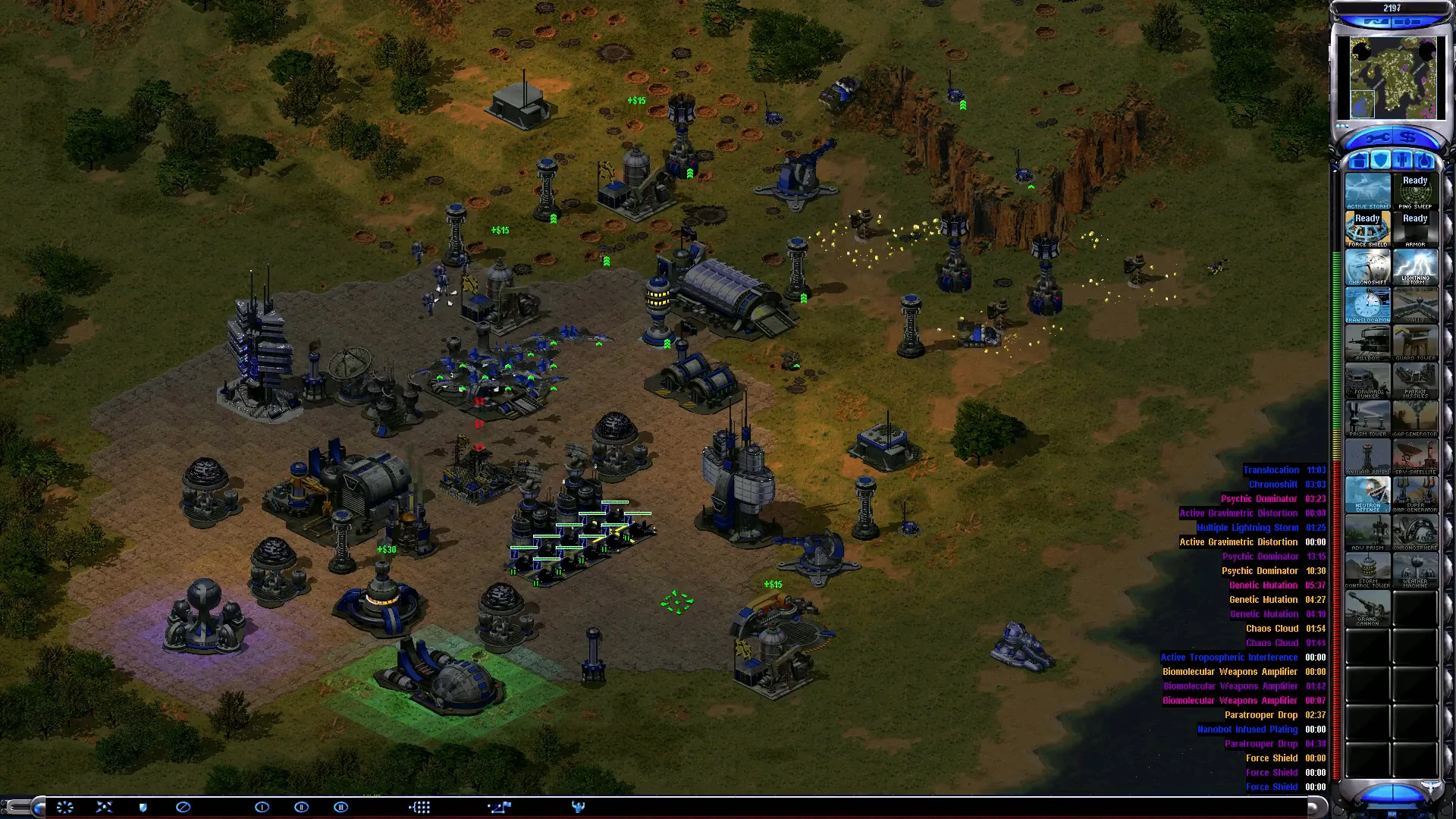The width and height of the screenshot is (1456, 819).
Task: Switch to the defenses shield tab
Action: 1381,161
